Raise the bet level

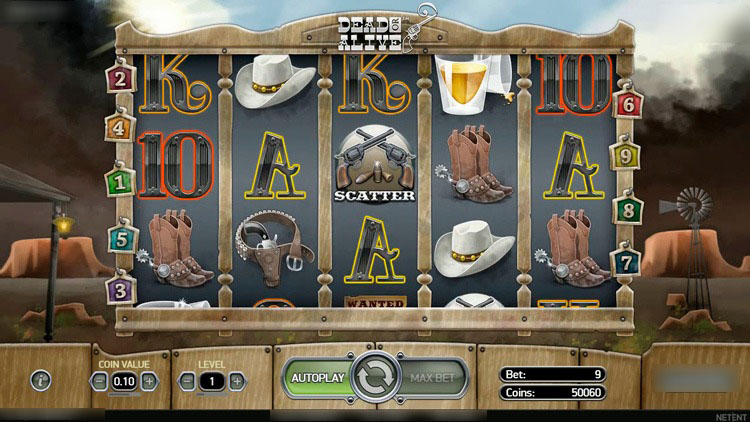(236, 381)
